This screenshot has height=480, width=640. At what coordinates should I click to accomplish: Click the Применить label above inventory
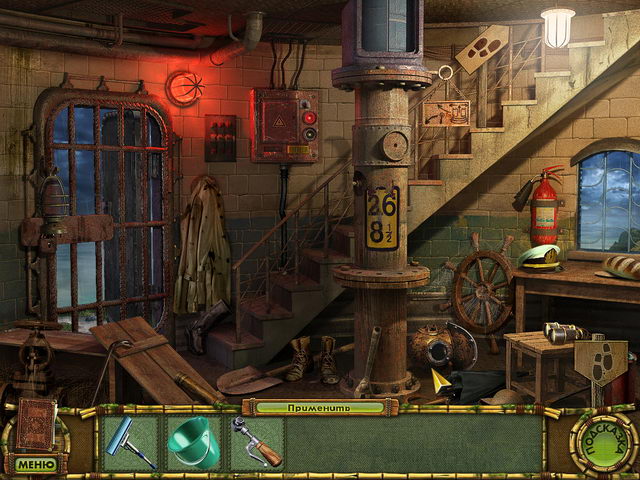[319, 407]
